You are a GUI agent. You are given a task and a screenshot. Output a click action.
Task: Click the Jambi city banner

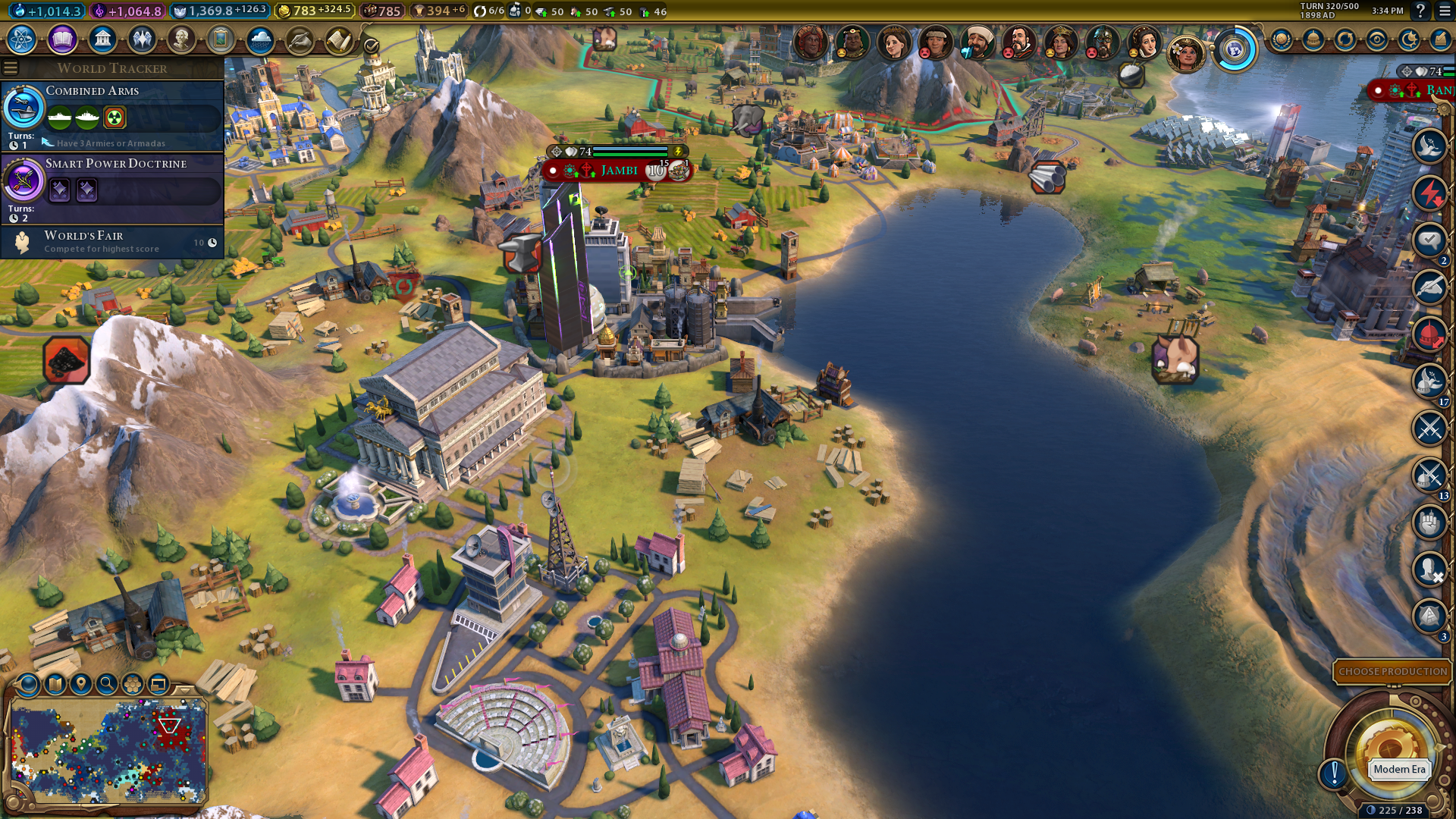pos(618,171)
